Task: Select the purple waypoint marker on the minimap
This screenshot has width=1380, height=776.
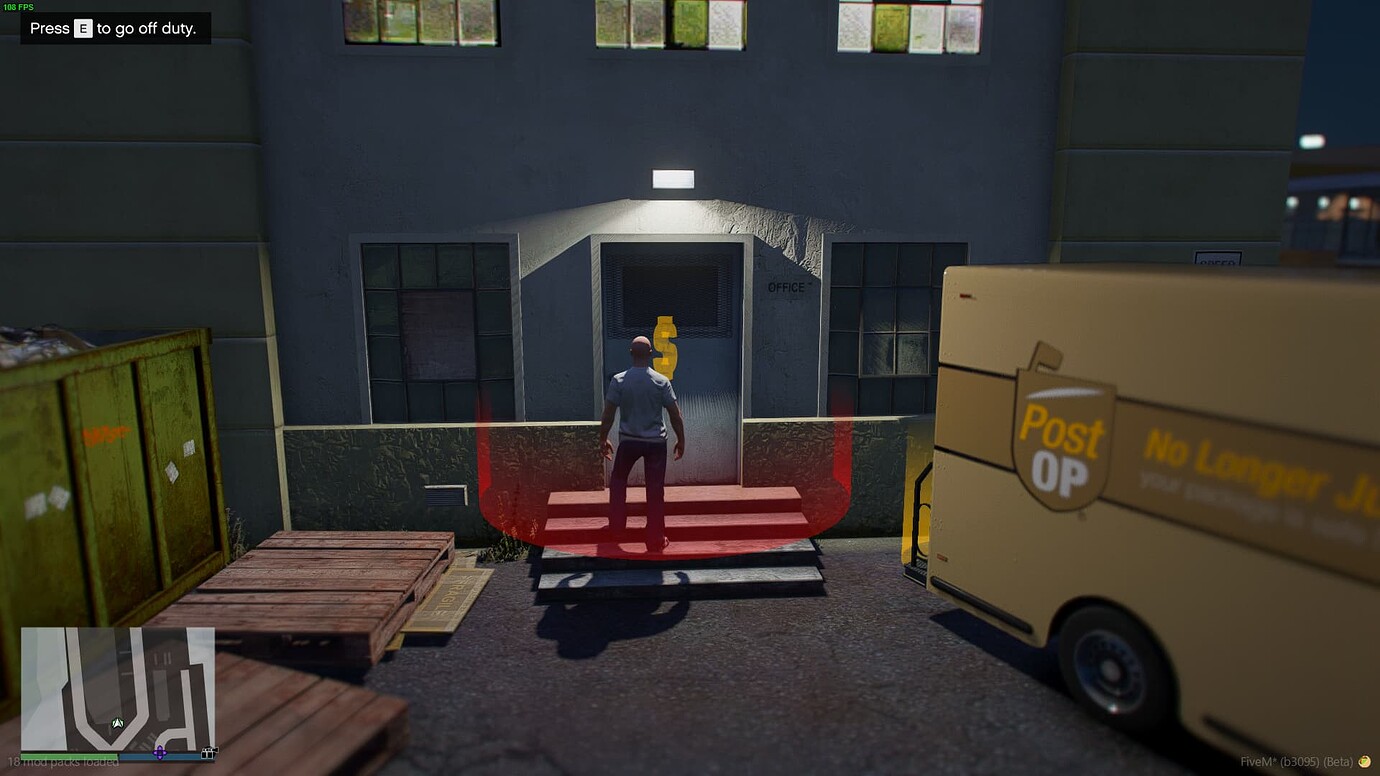Action: (x=160, y=753)
